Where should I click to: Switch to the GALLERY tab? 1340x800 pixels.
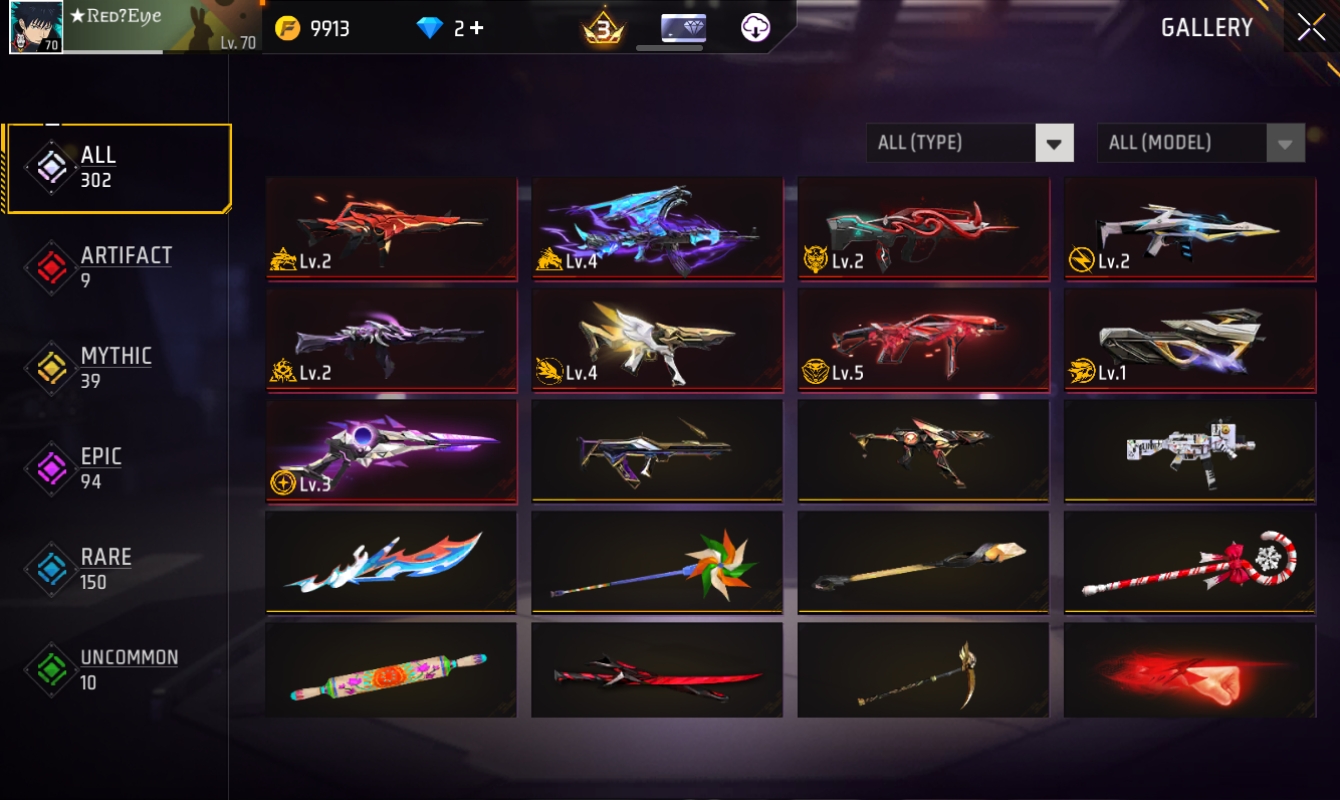pyautogui.click(x=1207, y=27)
